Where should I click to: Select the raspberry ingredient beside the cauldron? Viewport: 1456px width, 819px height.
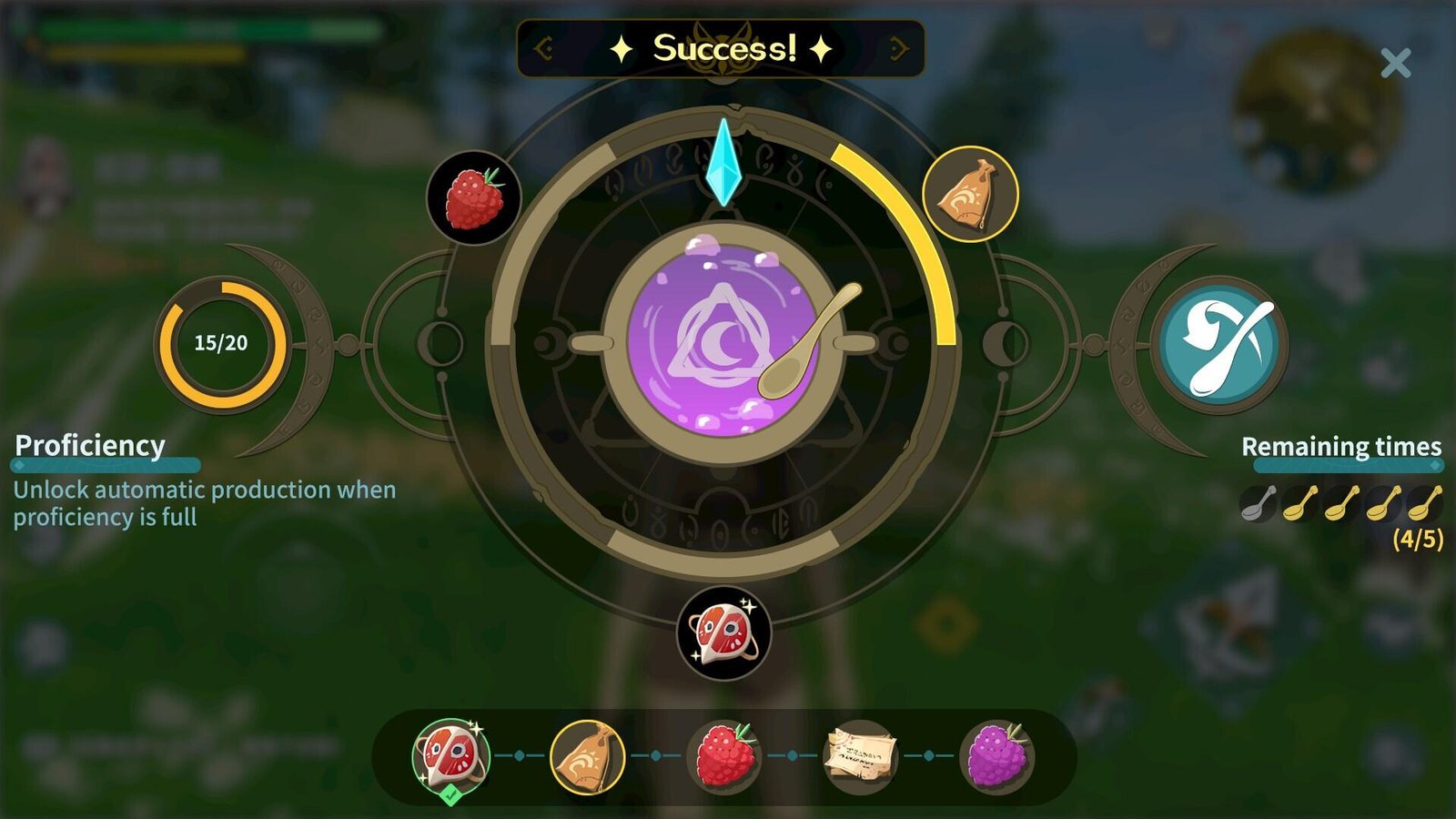point(474,197)
